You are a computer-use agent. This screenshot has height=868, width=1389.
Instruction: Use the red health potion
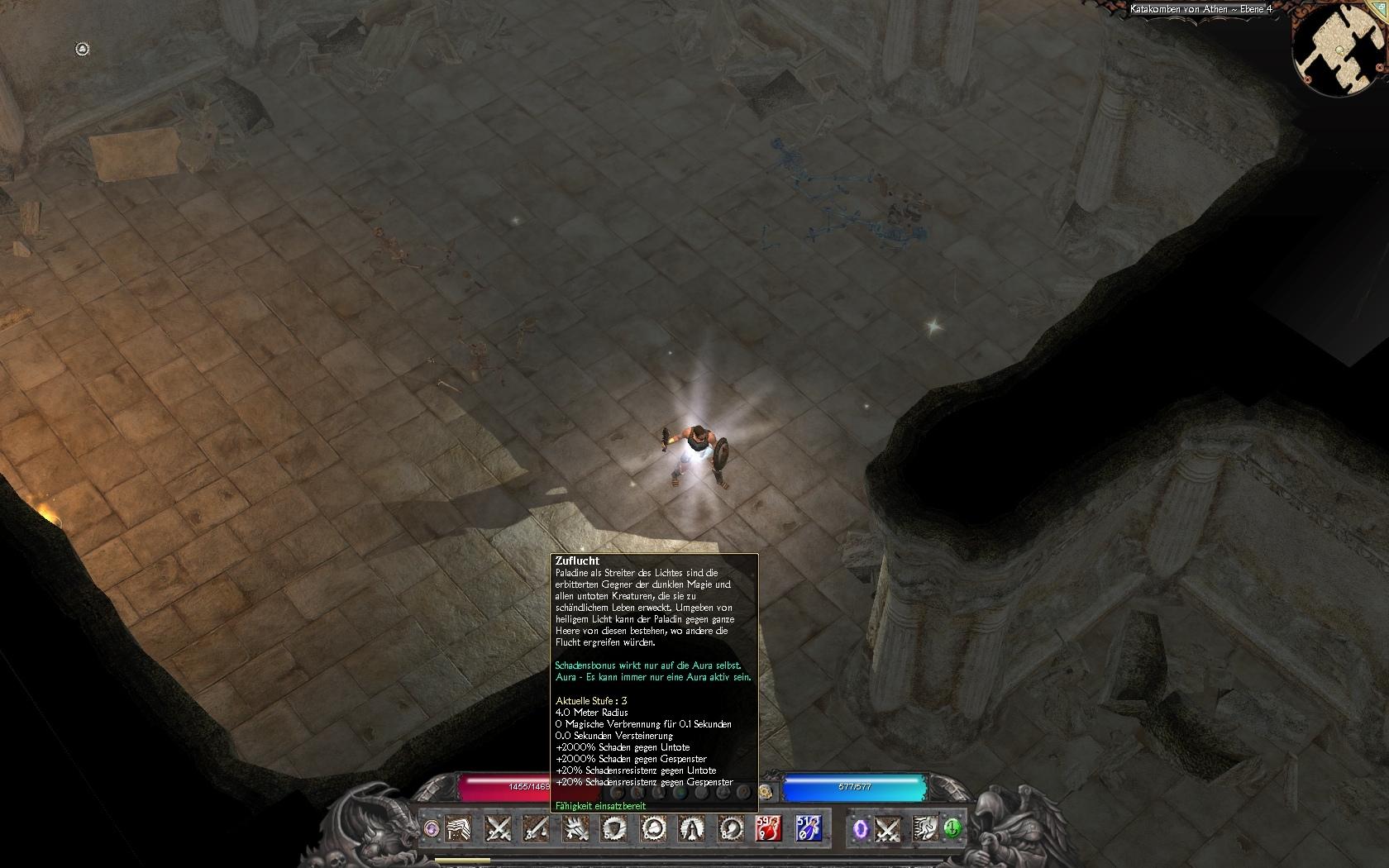click(769, 827)
